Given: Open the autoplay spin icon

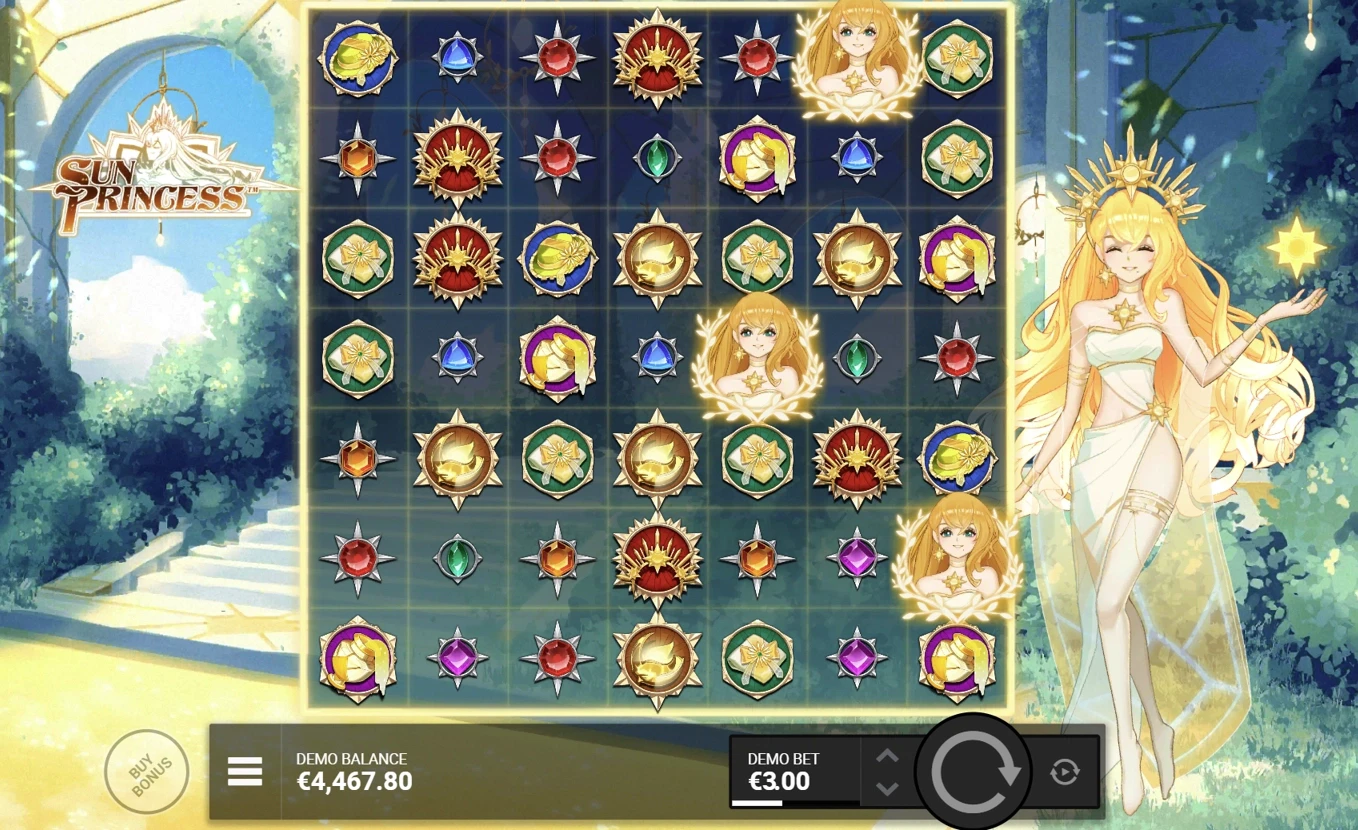Looking at the screenshot, I should pyautogui.click(x=1064, y=770).
